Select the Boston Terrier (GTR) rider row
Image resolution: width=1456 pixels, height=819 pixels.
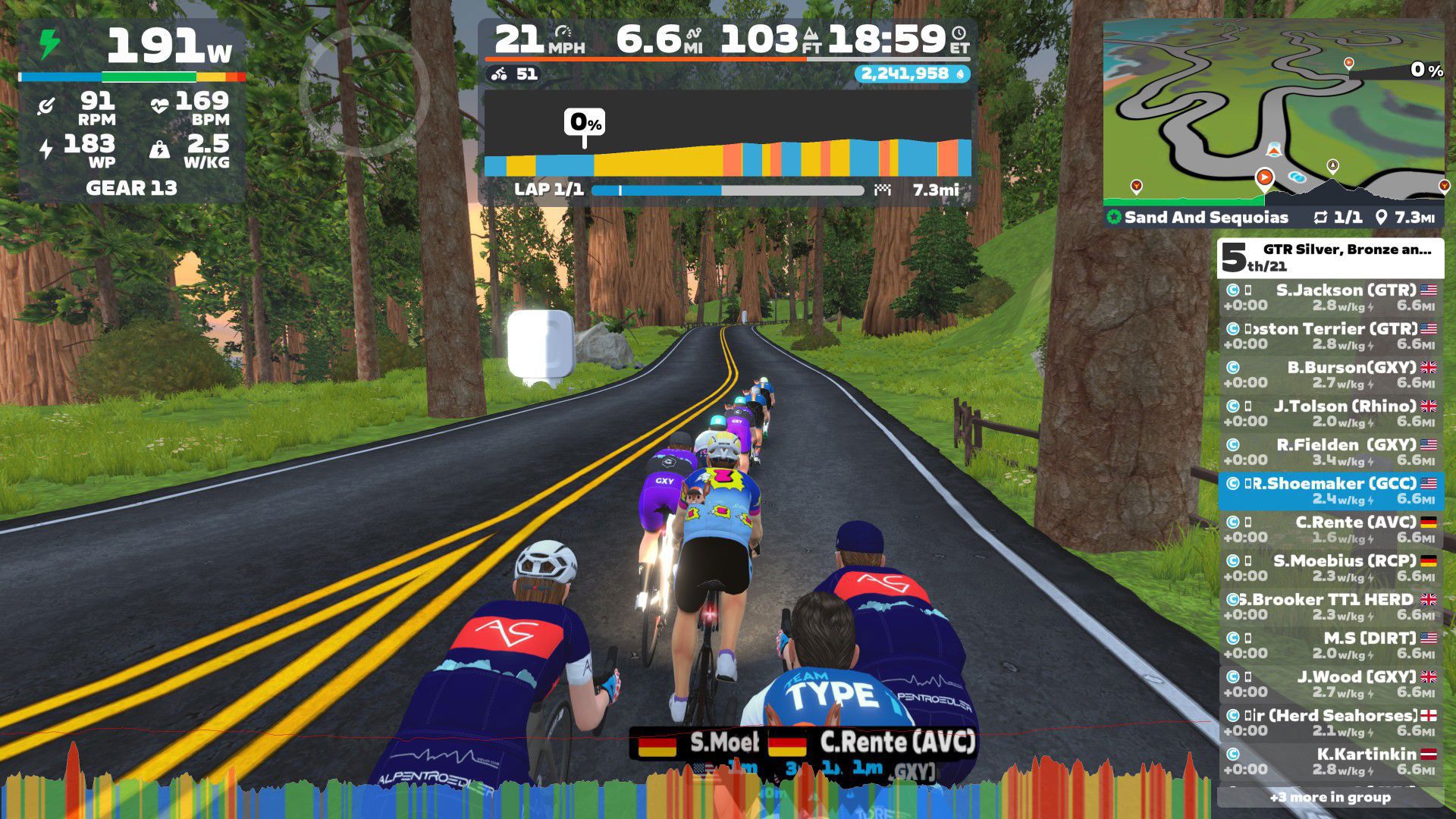[1331, 336]
